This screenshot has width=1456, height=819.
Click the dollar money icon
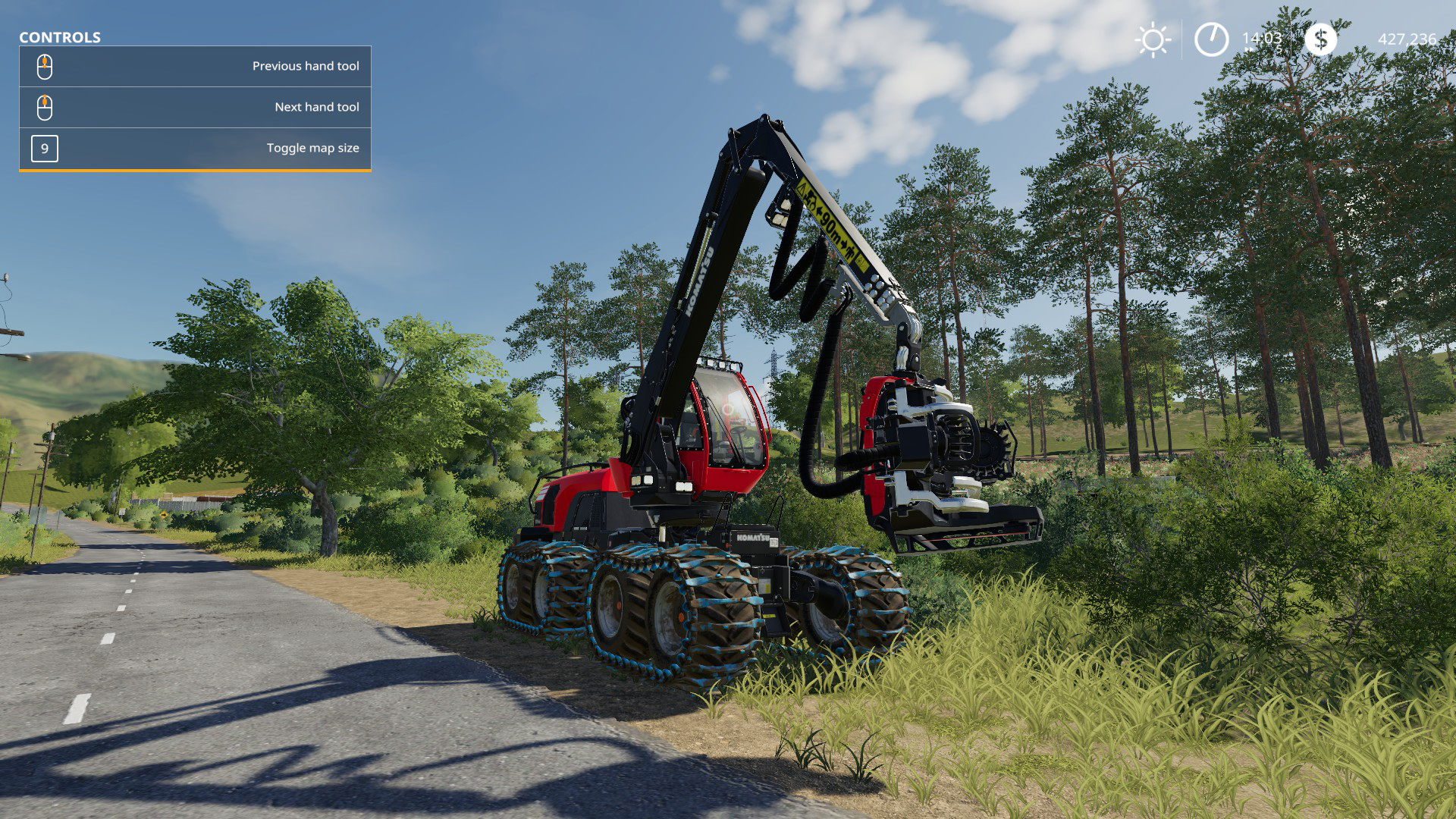[1320, 39]
